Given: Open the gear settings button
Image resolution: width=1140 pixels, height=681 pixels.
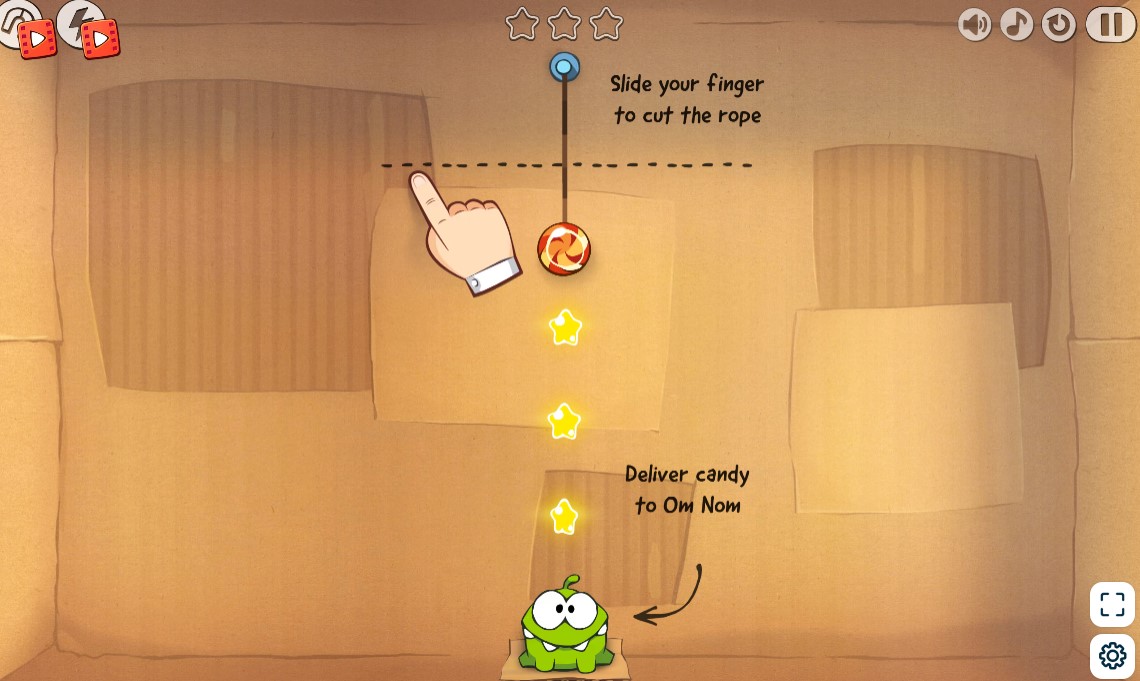Looking at the screenshot, I should 1112,656.
